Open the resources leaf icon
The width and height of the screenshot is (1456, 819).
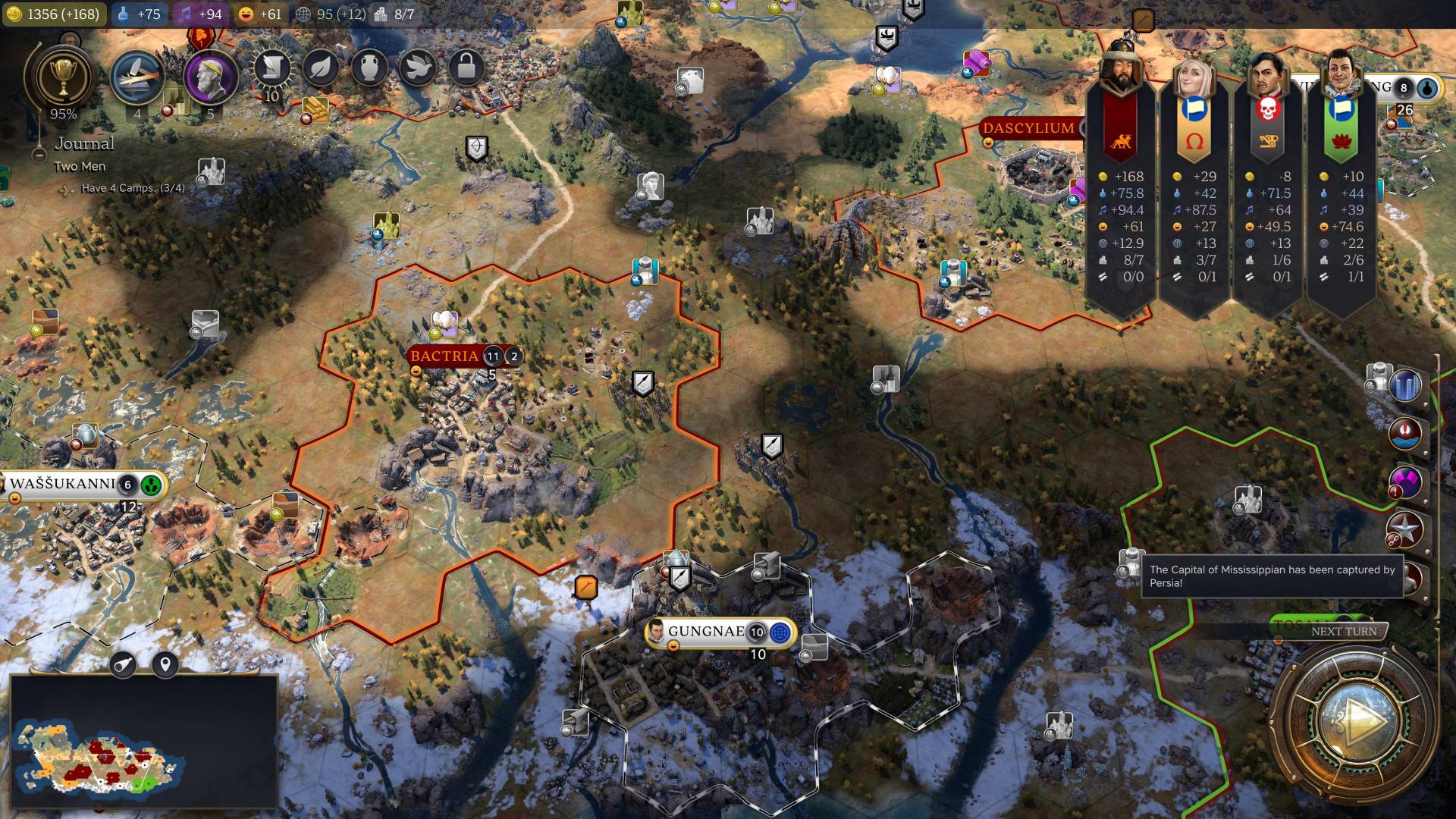321,69
